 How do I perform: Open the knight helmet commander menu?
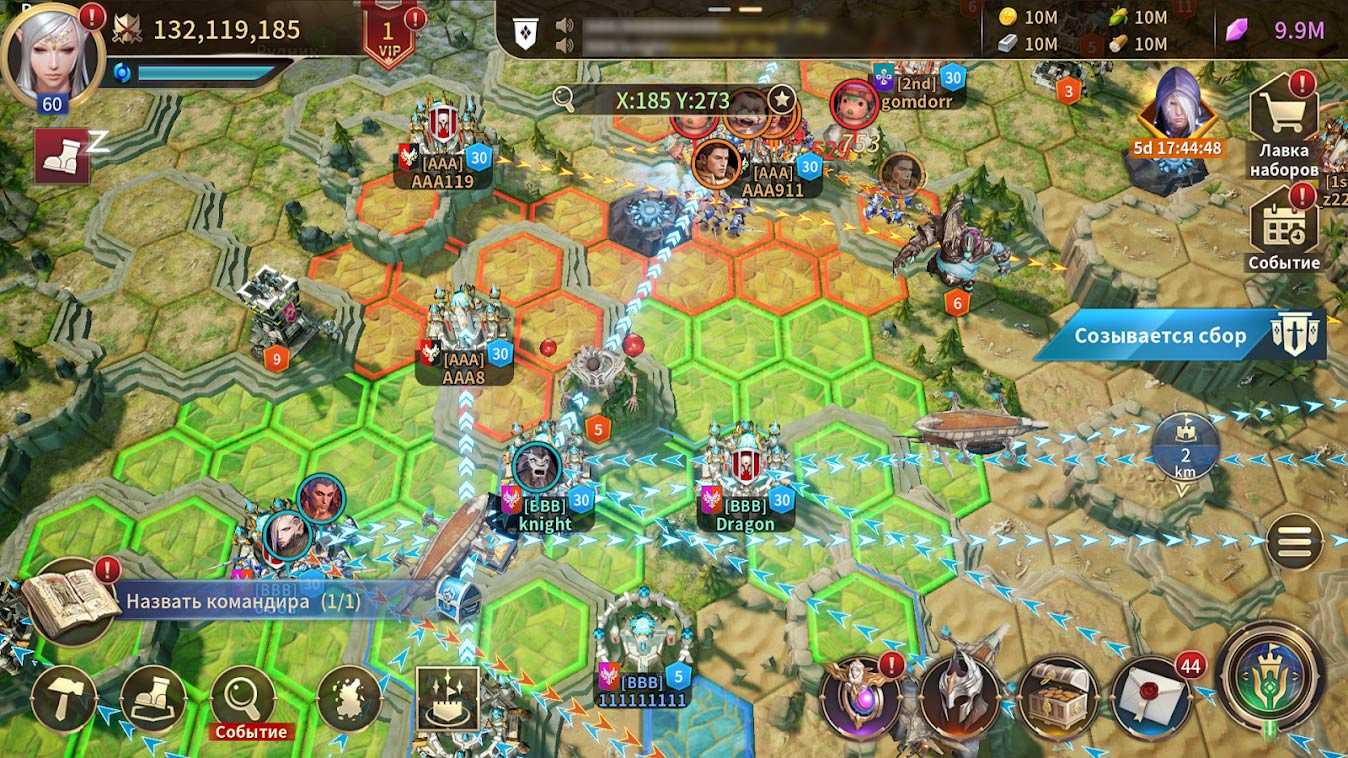coord(960,697)
